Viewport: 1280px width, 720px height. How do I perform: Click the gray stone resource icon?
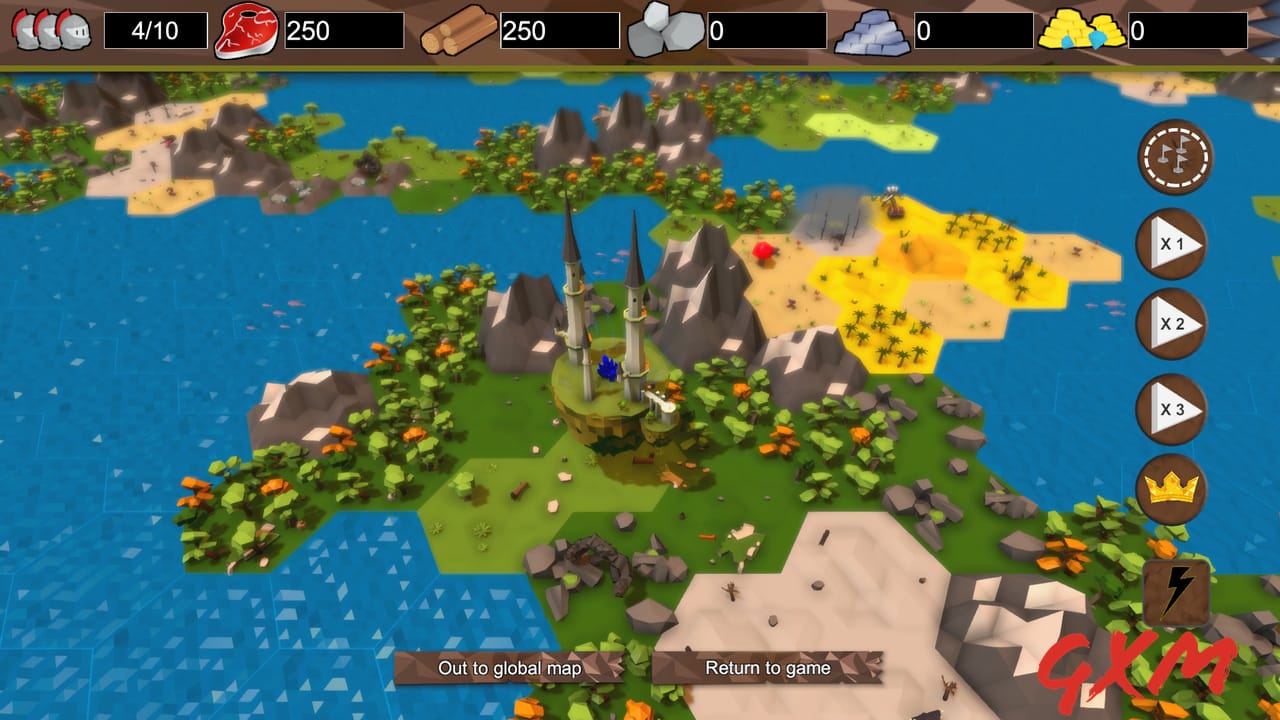[665, 30]
